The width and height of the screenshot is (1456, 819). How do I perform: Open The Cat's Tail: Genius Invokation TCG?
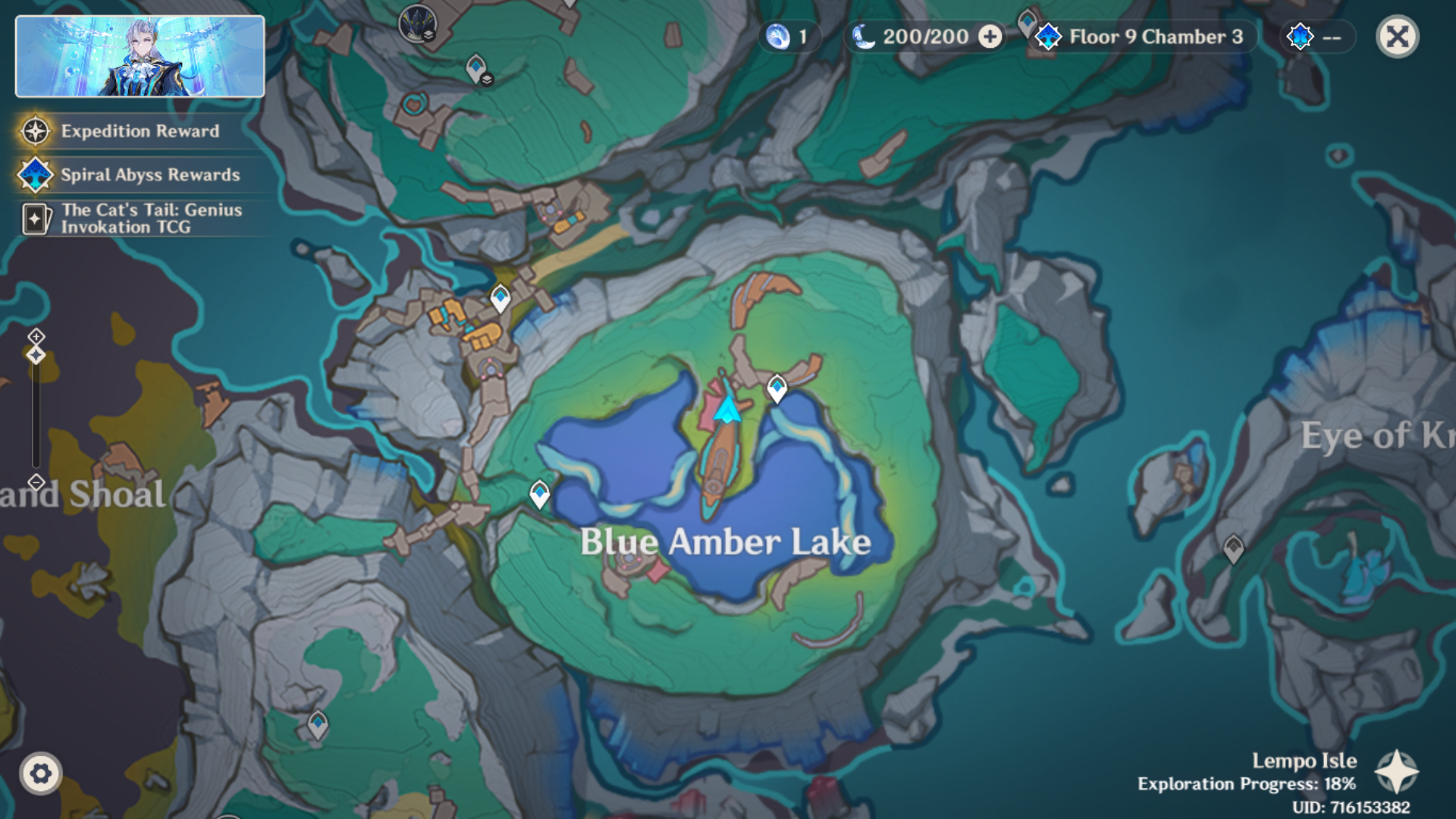click(x=150, y=218)
